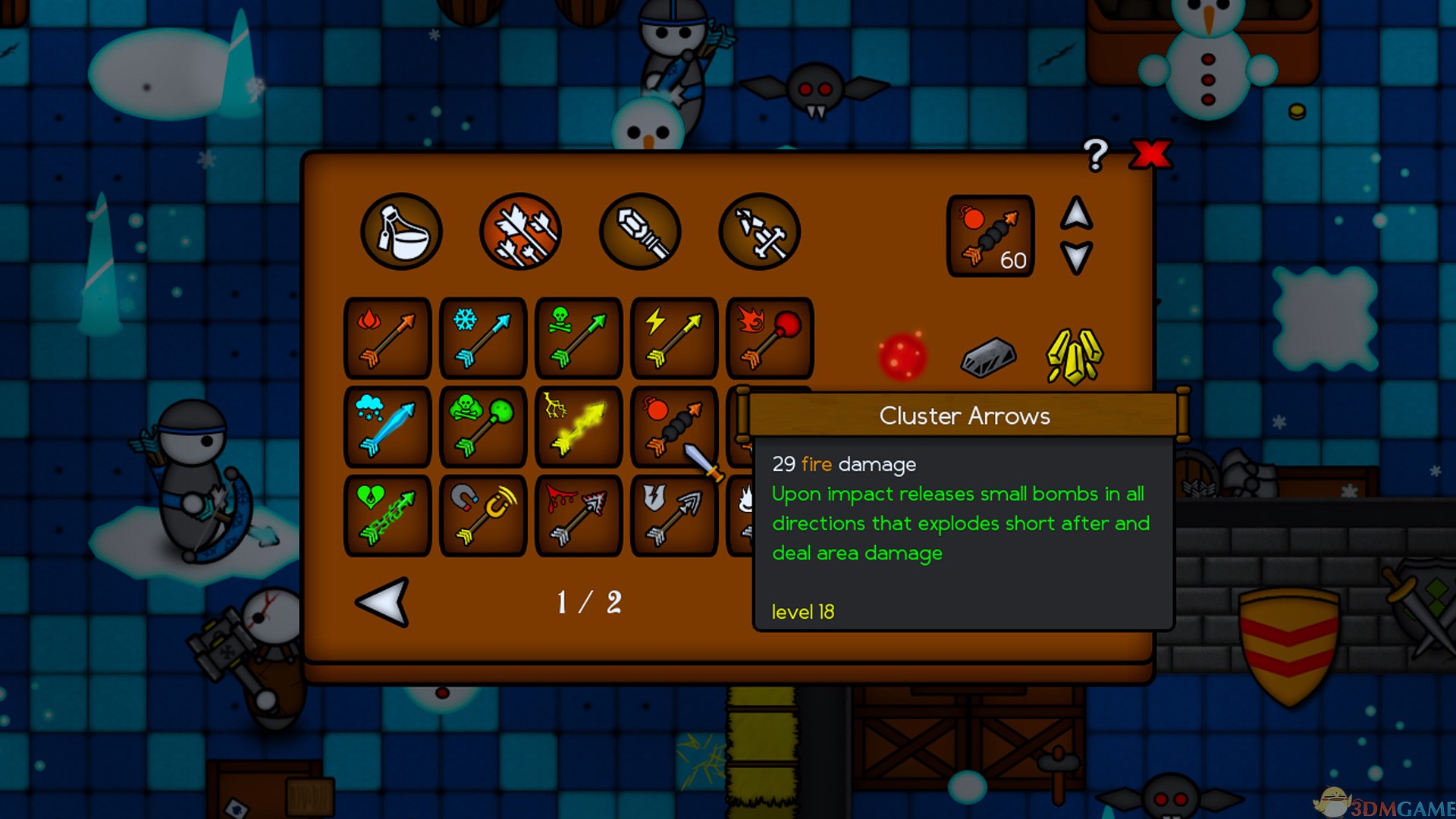The height and width of the screenshot is (819, 1456).
Task: Pick the green poison cloud arrow recipe
Action: tap(483, 427)
